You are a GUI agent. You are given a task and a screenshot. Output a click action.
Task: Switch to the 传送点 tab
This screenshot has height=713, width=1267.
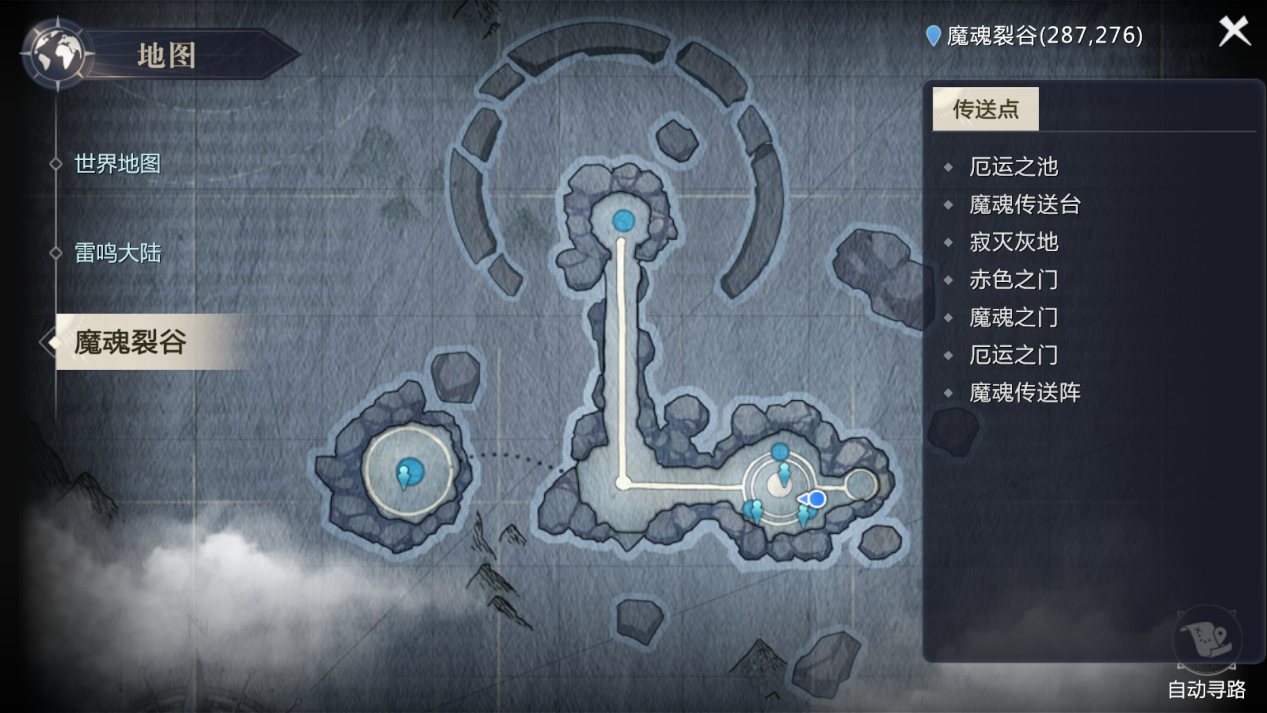coord(985,109)
